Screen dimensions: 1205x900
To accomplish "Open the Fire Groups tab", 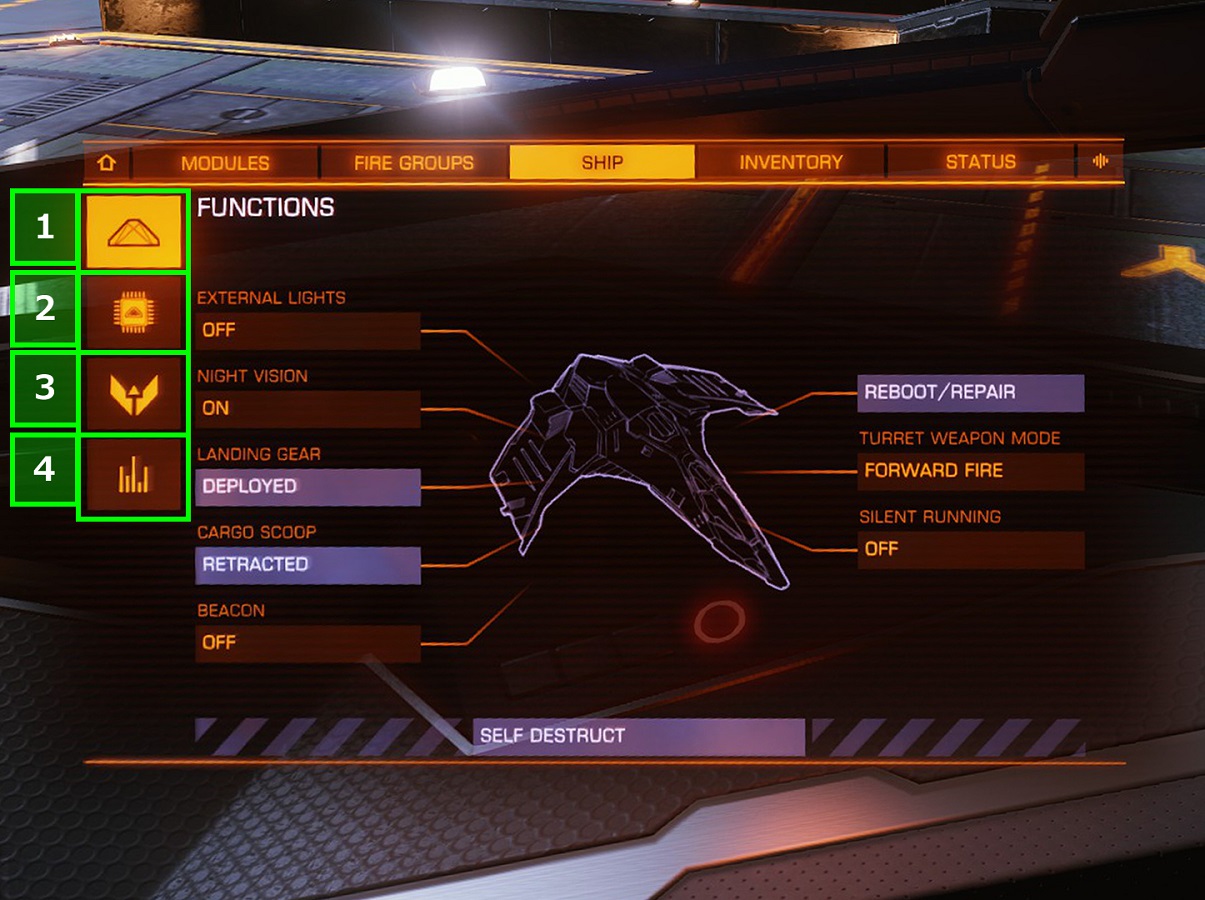I will click(413, 162).
